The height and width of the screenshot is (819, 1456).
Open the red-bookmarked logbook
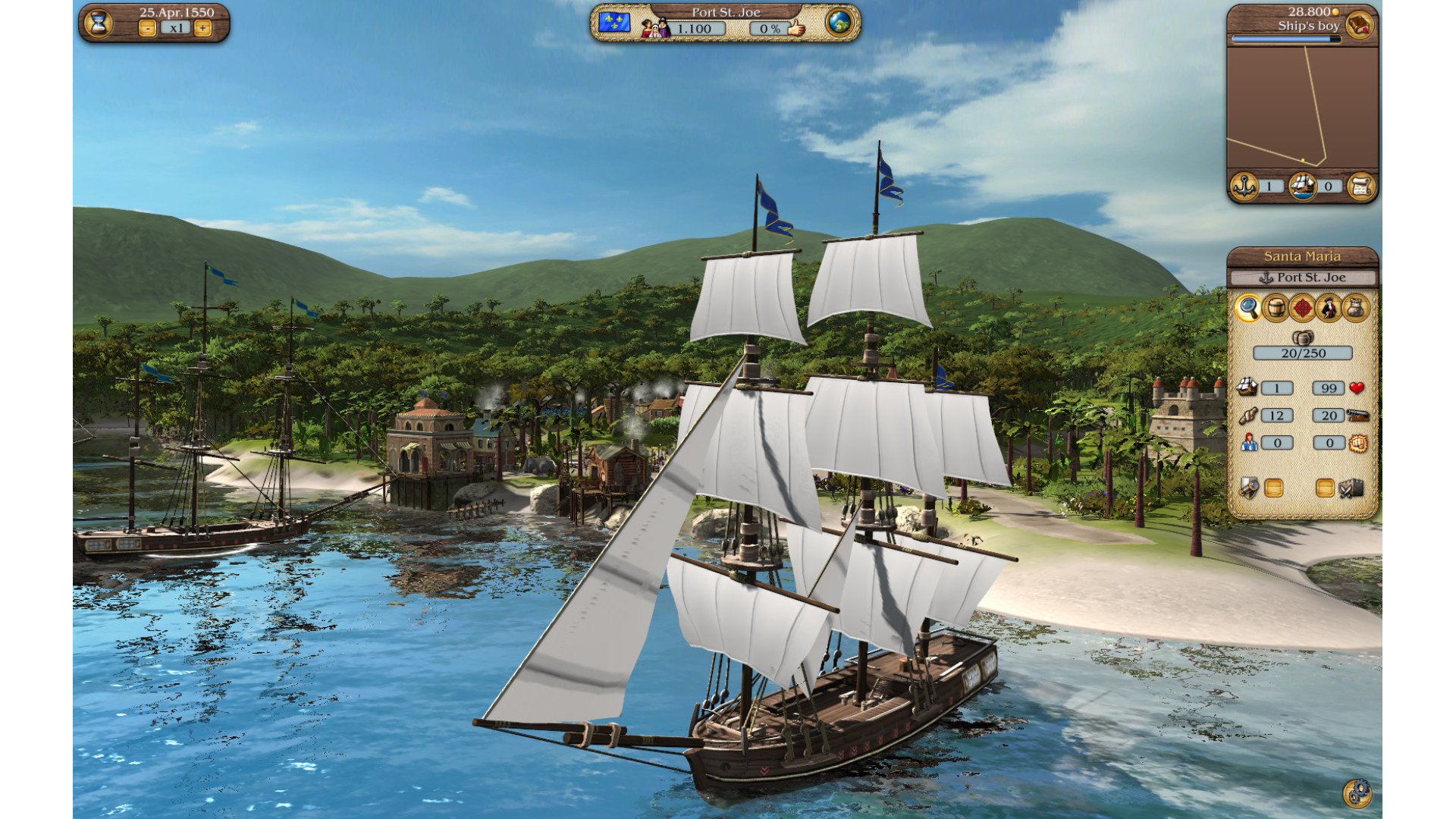[x=1360, y=26]
